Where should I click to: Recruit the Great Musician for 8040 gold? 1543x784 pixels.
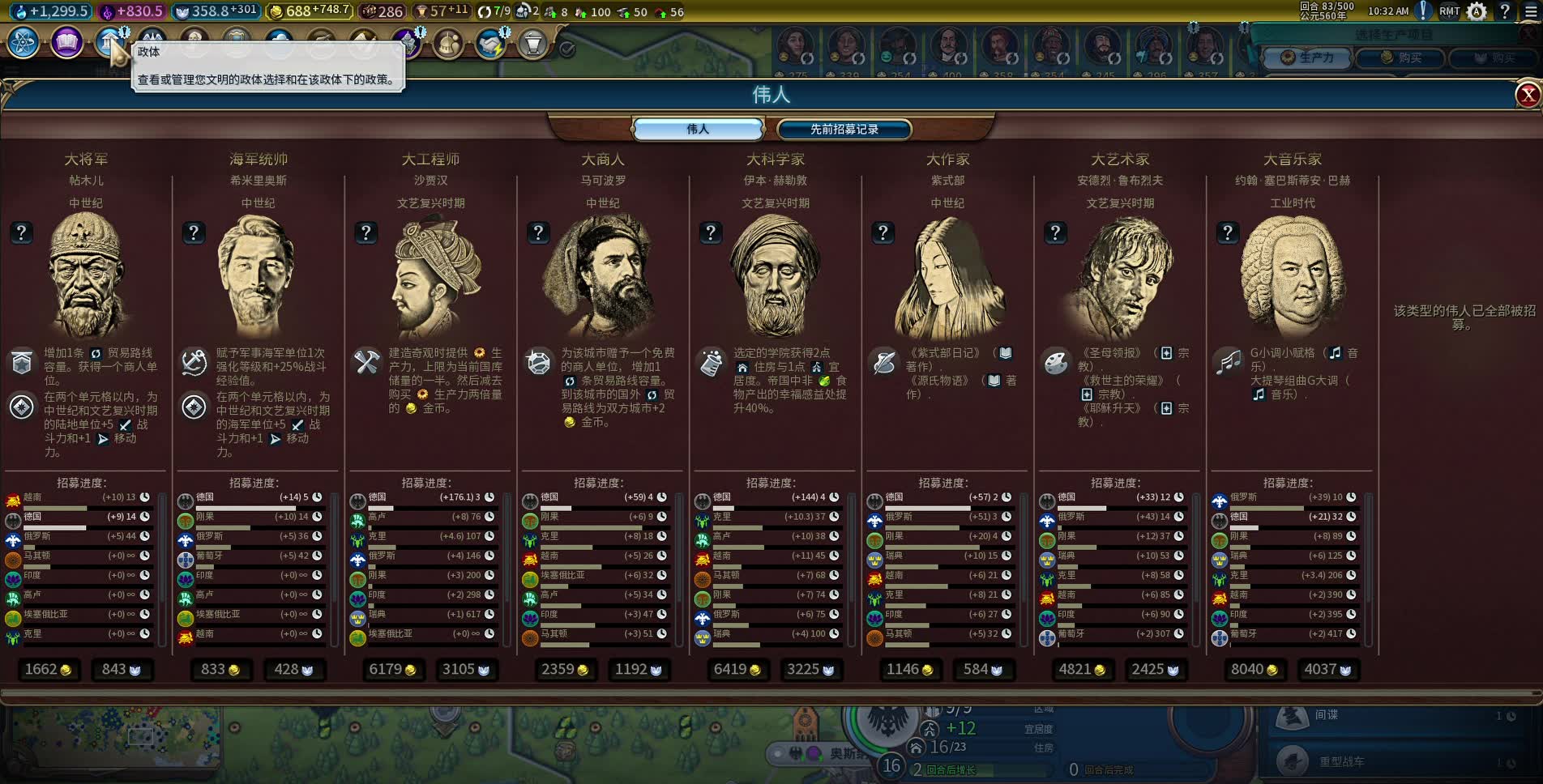pyautogui.click(x=1254, y=670)
